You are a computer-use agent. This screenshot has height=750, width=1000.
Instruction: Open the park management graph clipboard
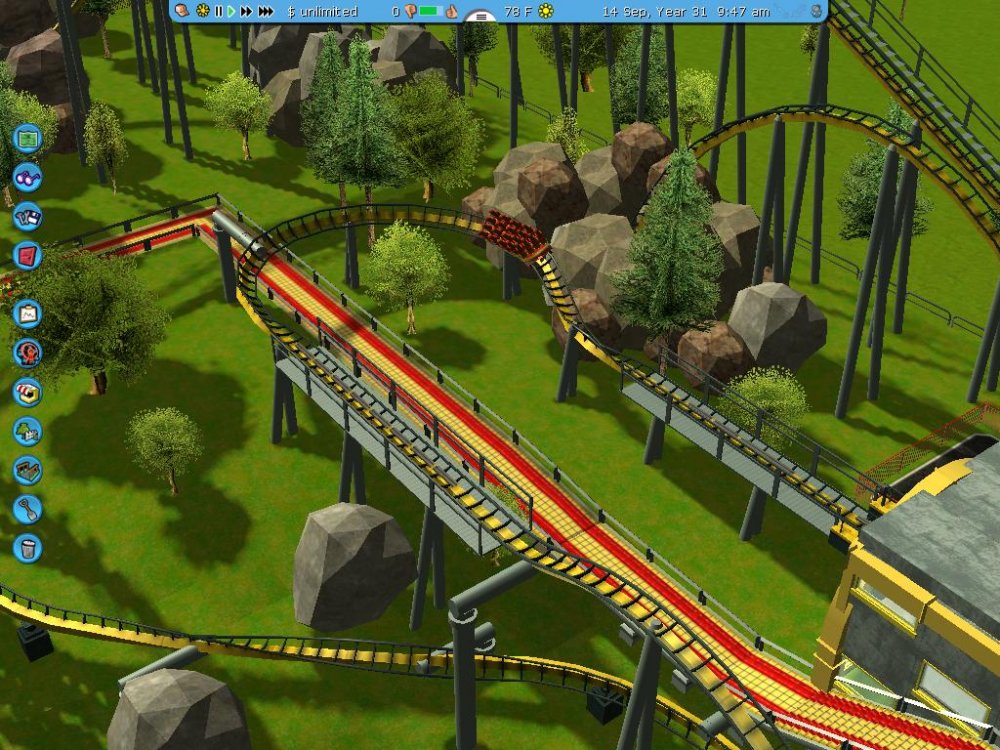pos(27,314)
